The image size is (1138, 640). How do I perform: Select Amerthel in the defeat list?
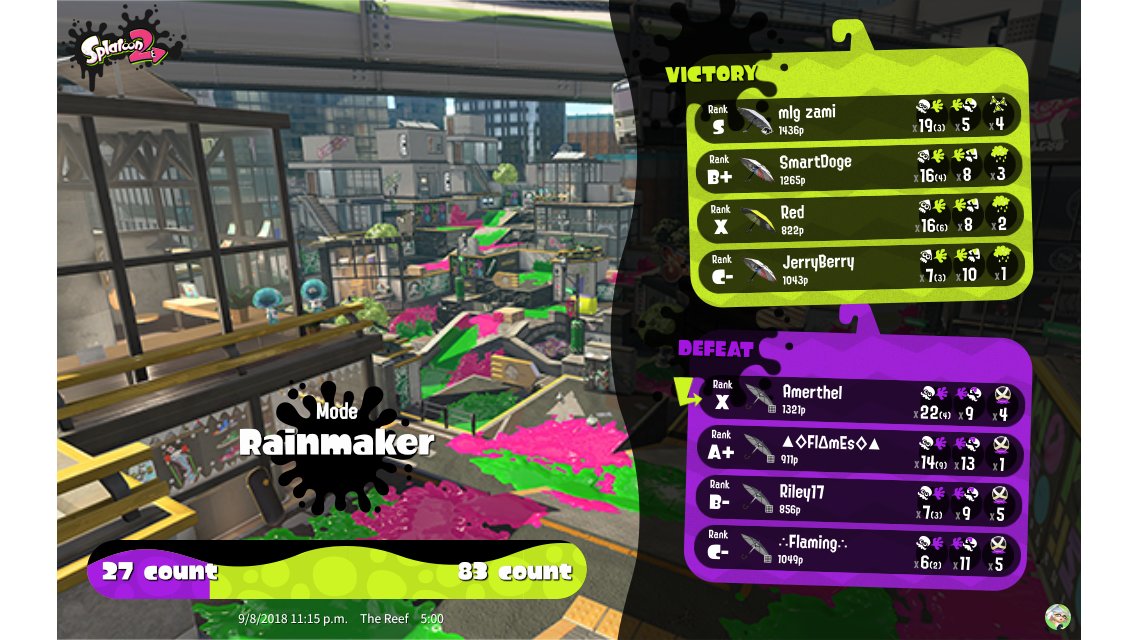[x=860, y=397]
